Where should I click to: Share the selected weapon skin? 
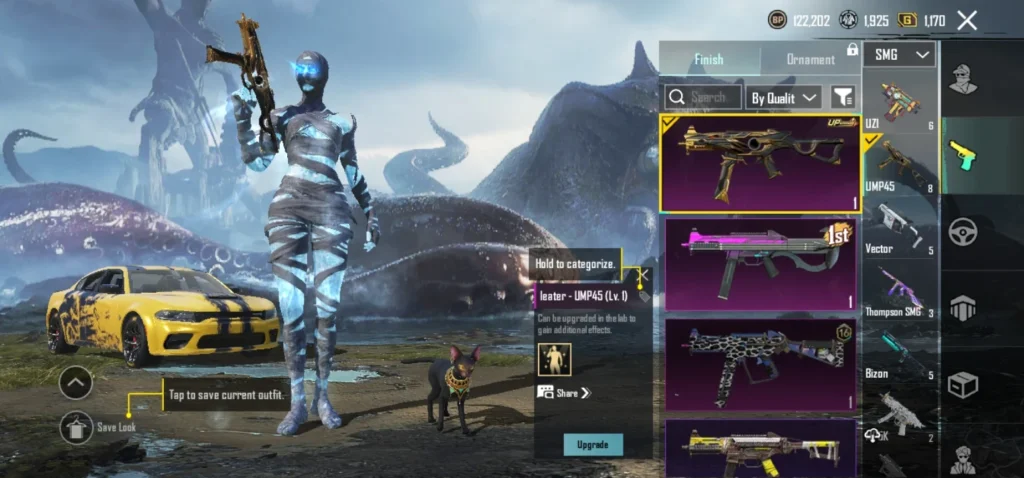tap(565, 393)
